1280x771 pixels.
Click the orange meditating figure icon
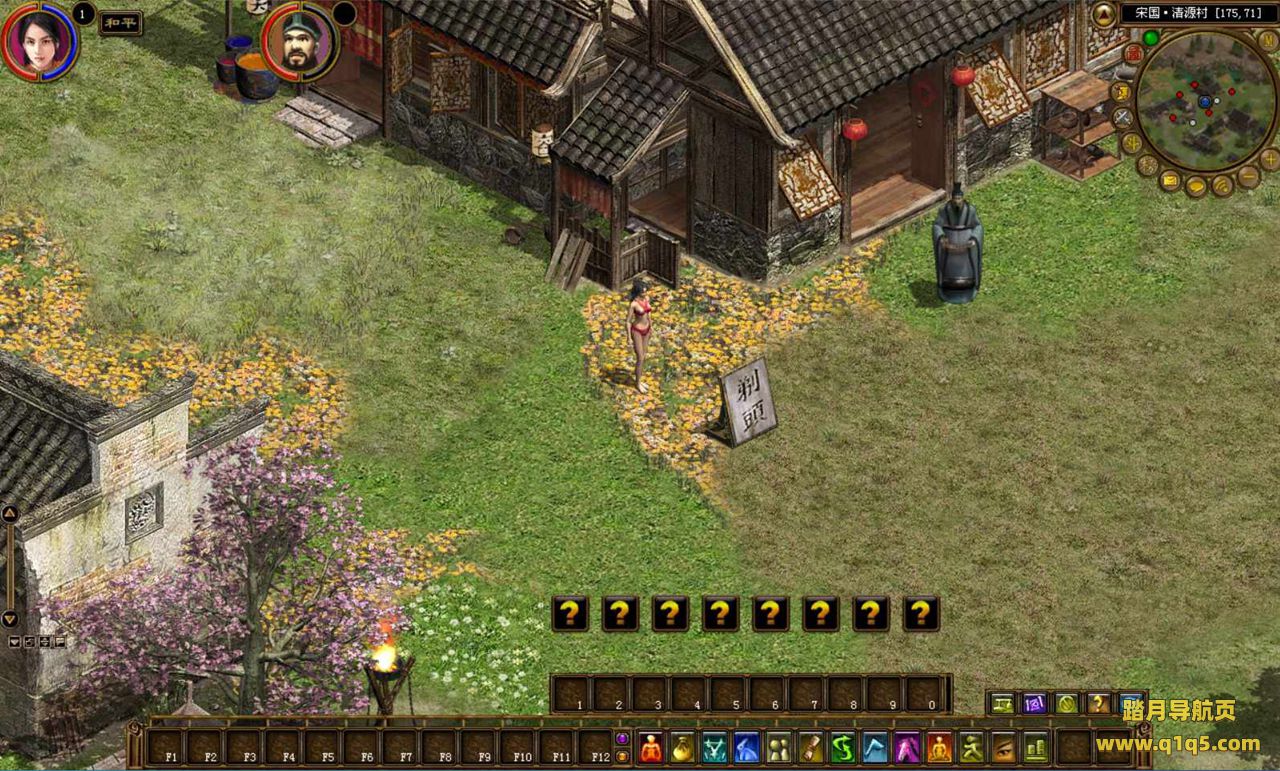coord(939,747)
